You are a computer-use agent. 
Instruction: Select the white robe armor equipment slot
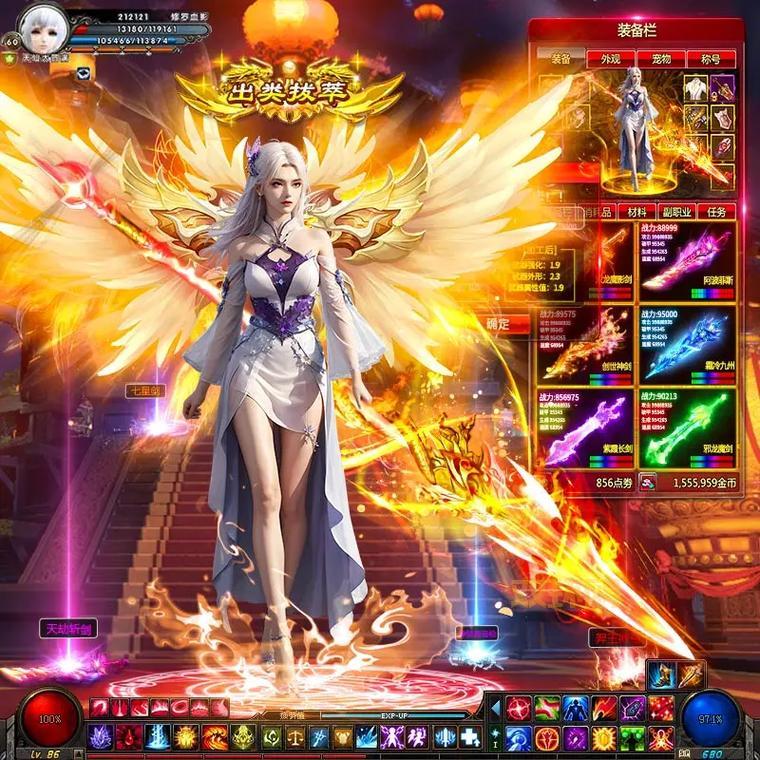(x=696, y=89)
